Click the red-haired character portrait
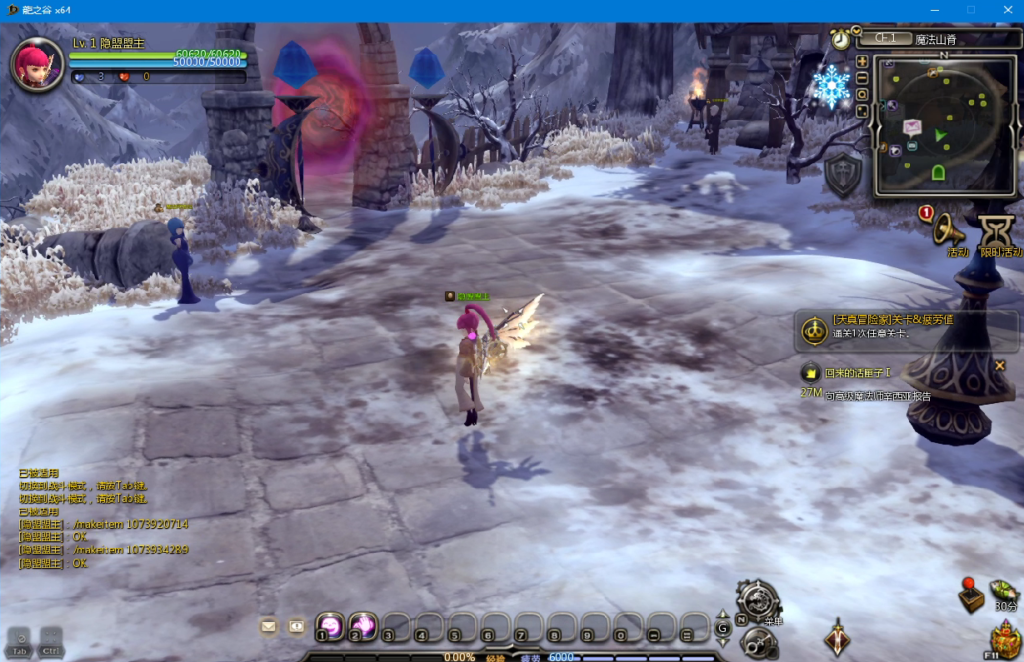This screenshot has width=1024, height=662. click(x=38, y=63)
